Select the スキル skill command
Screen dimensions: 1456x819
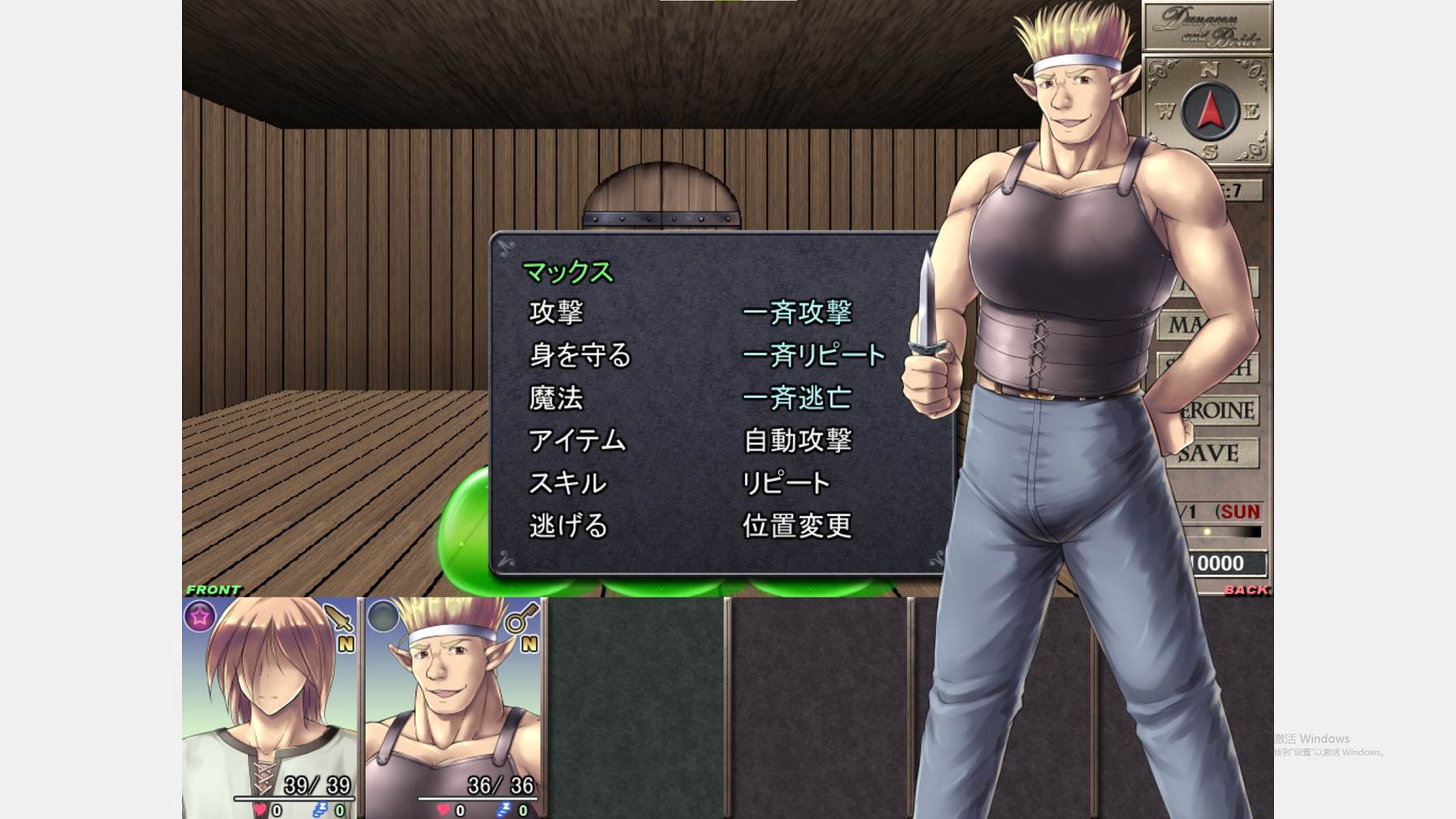[x=567, y=483]
